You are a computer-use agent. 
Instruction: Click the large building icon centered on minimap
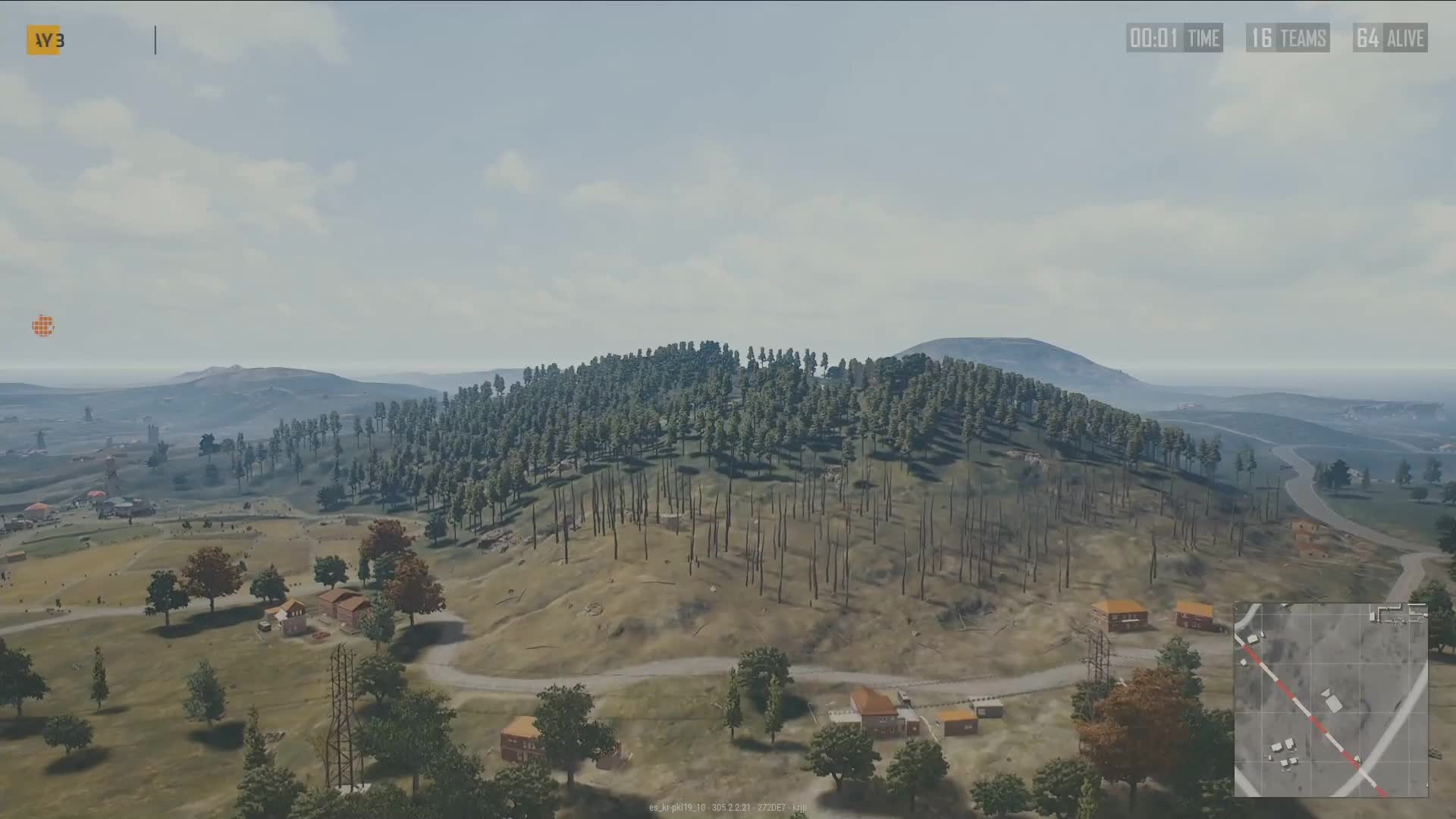[1332, 703]
